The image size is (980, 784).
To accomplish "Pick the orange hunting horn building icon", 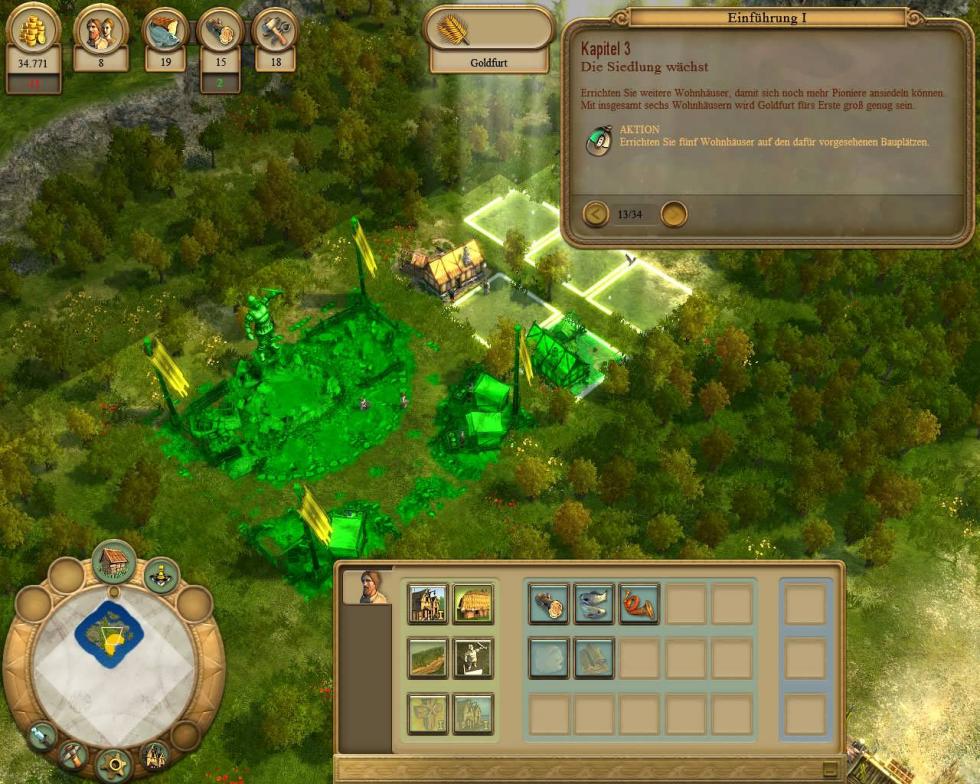I will click(x=639, y=604).
